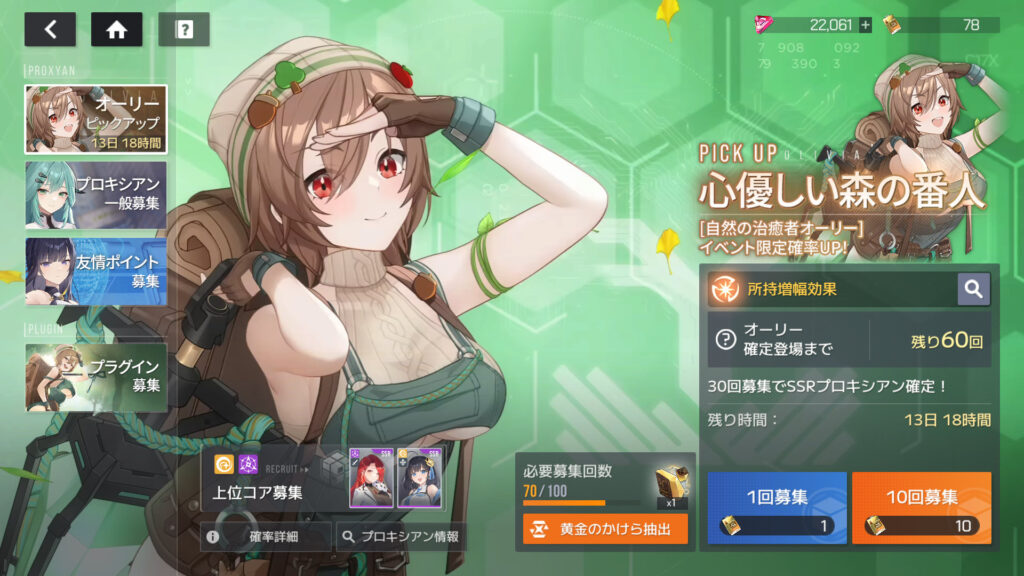1024x576 pixels.
Task: Select the dark-haired SSR character portrait
Action: tap(420, 477)
